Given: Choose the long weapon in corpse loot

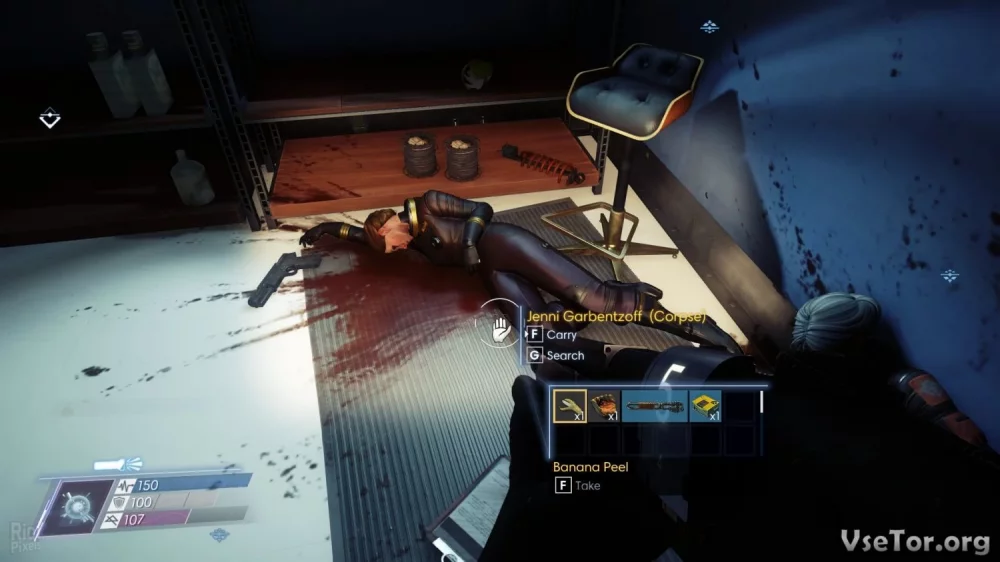Looking at the screenshot, I should pos(654,405).
